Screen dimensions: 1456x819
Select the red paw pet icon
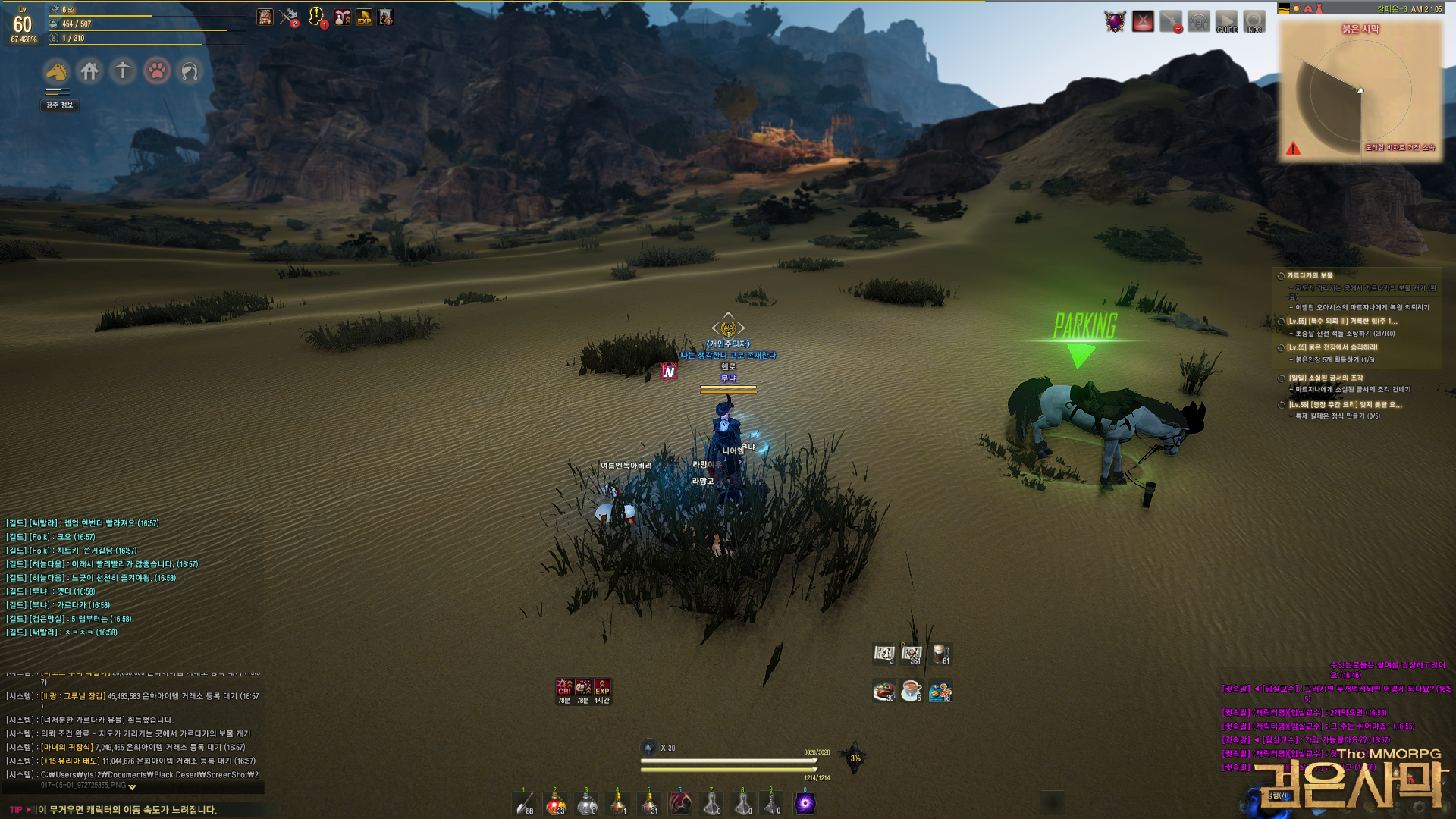pyautogui.click(x=157, y=71)
